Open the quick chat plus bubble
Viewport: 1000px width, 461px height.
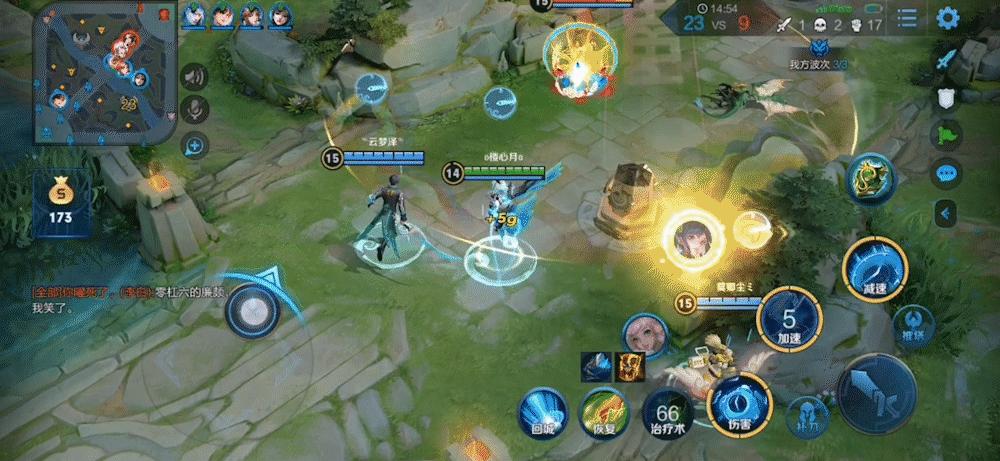(194, 146)
